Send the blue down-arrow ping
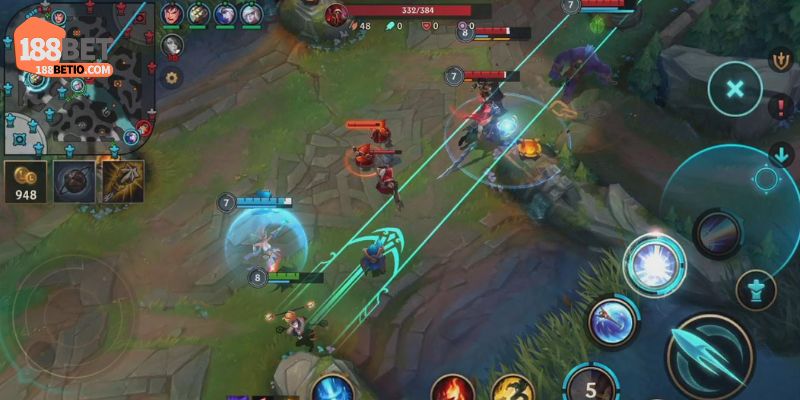The image size is (800, 400). click(x=780, y=155)
